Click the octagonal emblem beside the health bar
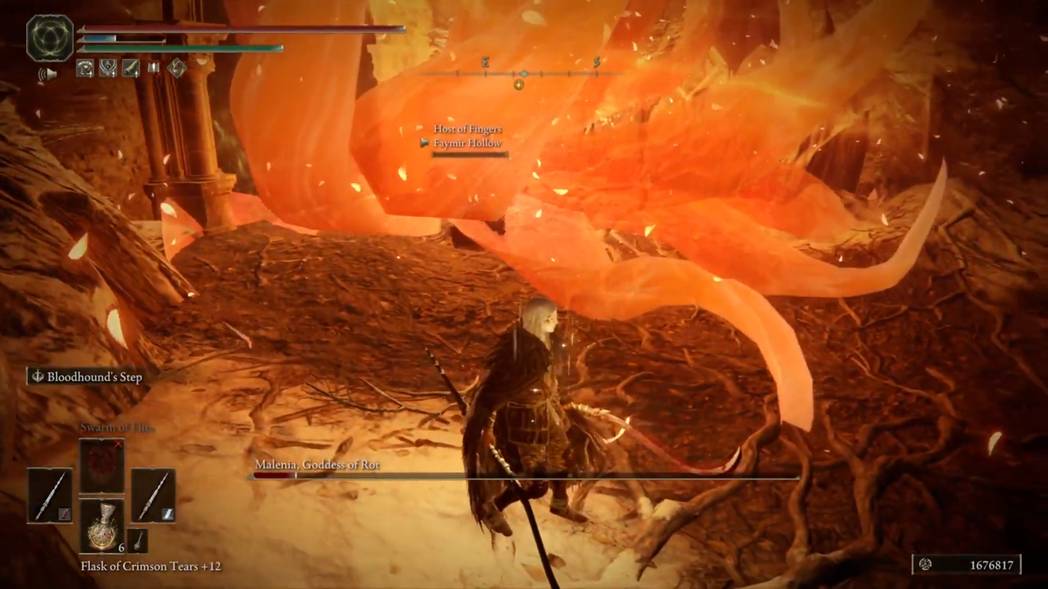Image resolution: width=1048 pixels, height=589 pixels. click(x=49, y=38)
